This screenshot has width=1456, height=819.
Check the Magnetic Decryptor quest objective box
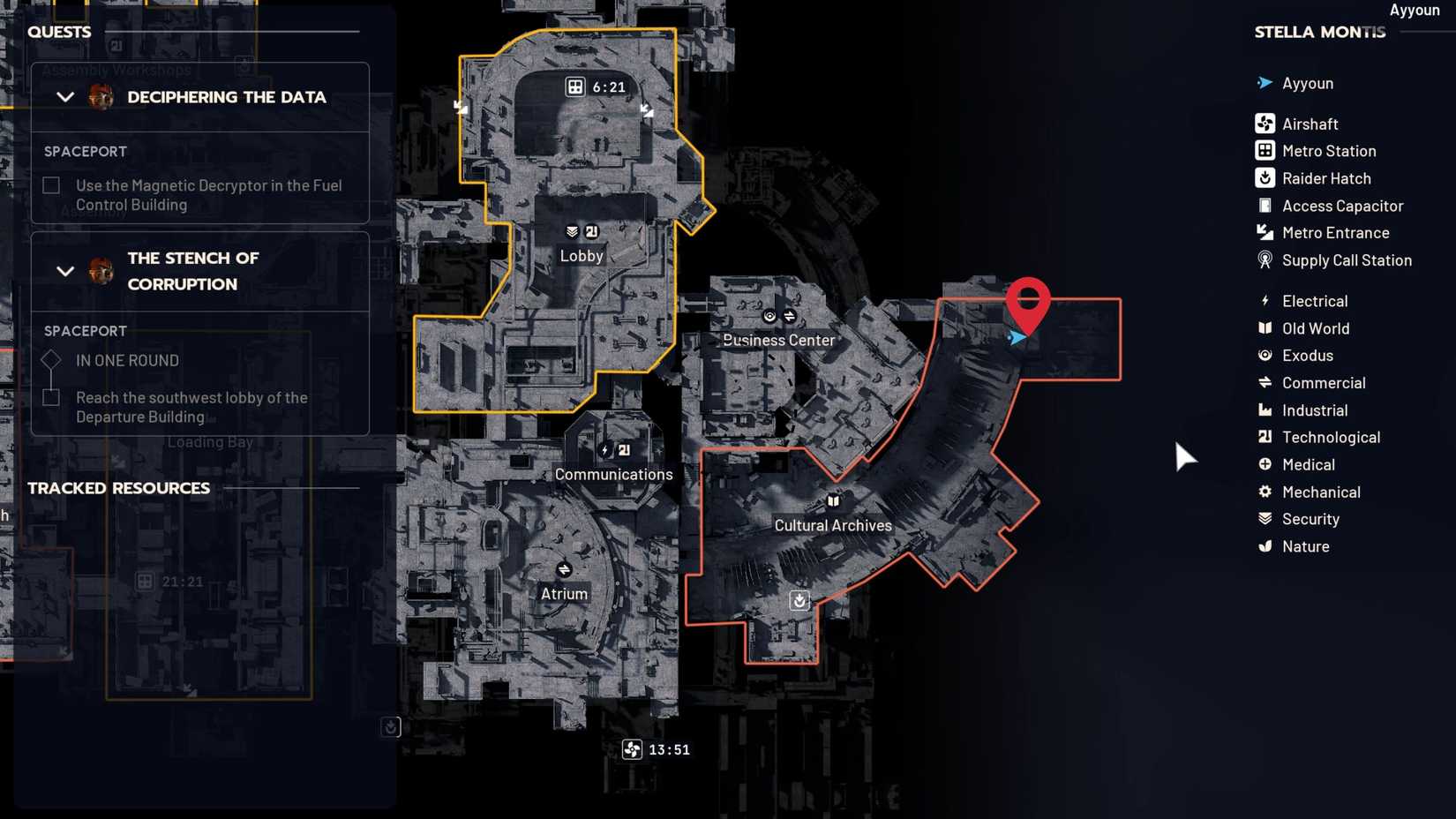pos(50,184)
